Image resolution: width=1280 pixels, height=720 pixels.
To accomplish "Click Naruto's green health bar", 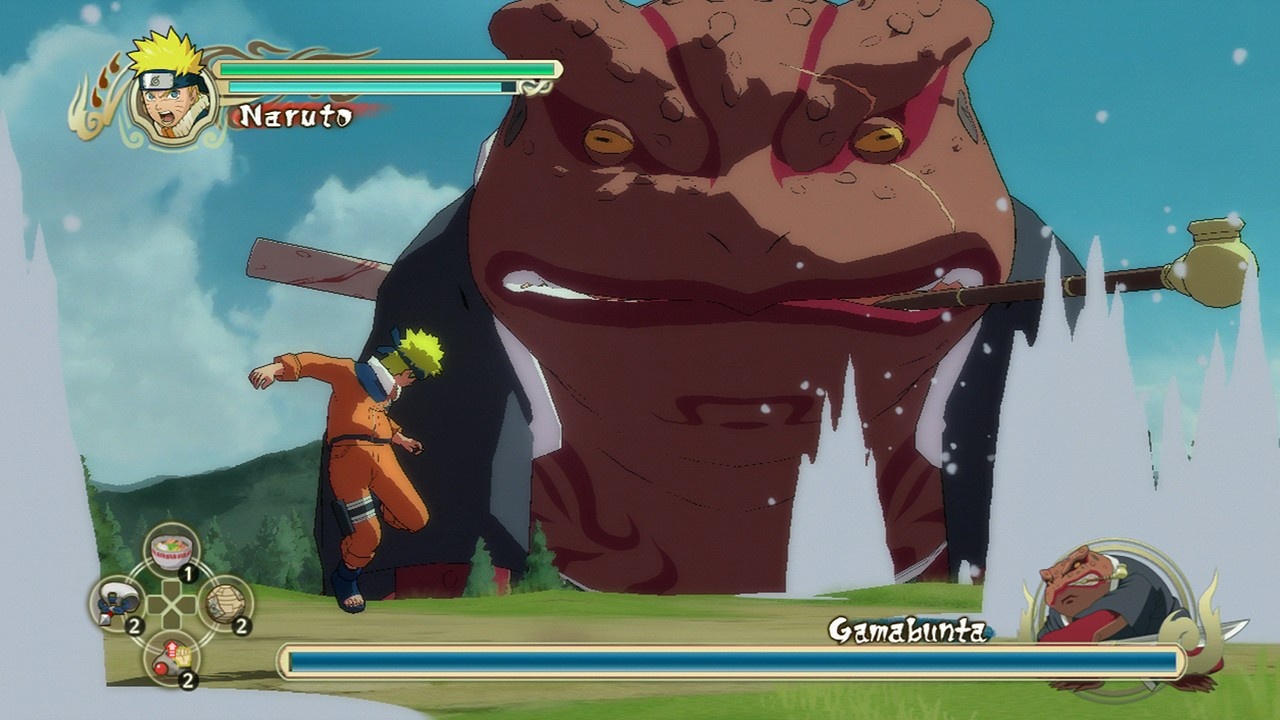I will coord(385,68).
